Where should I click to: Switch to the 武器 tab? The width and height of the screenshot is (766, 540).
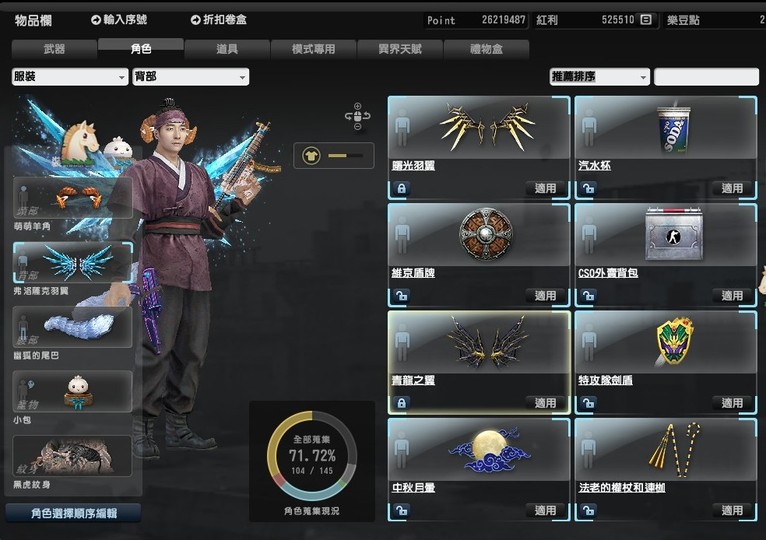click(54, 48)
